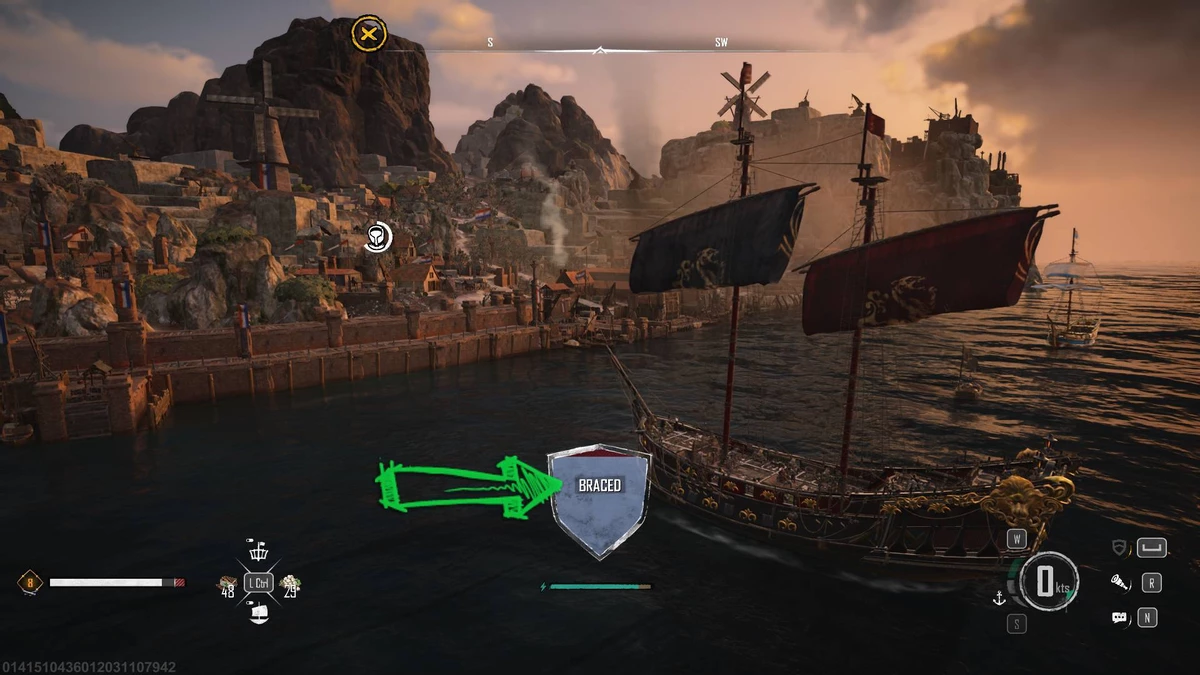Viewport: 1200px width, 675px height.
Task: Click the BRACED shield indicator
Action: pos(599,500)
